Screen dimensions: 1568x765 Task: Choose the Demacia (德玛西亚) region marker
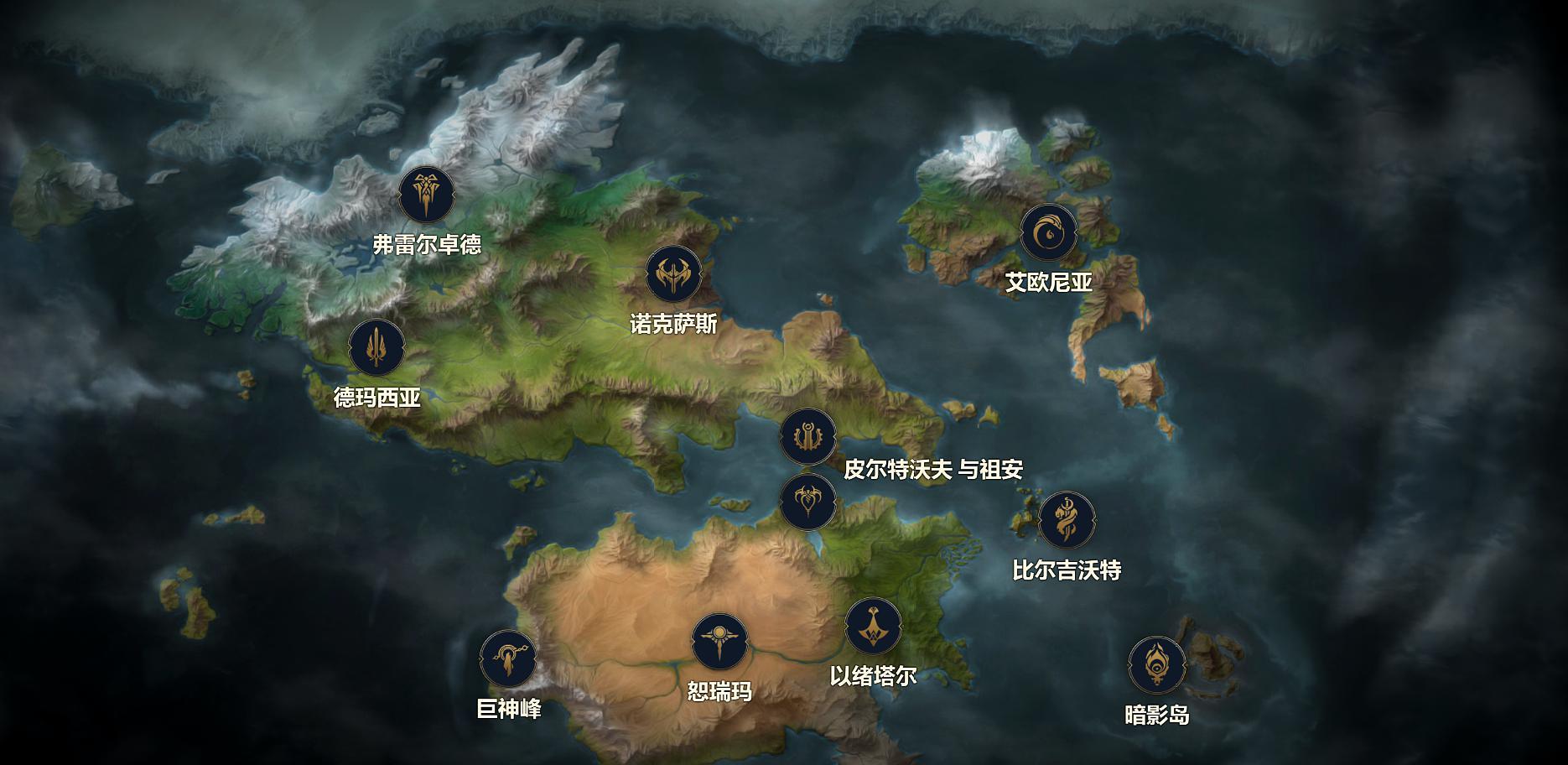[x=377, y=348]
